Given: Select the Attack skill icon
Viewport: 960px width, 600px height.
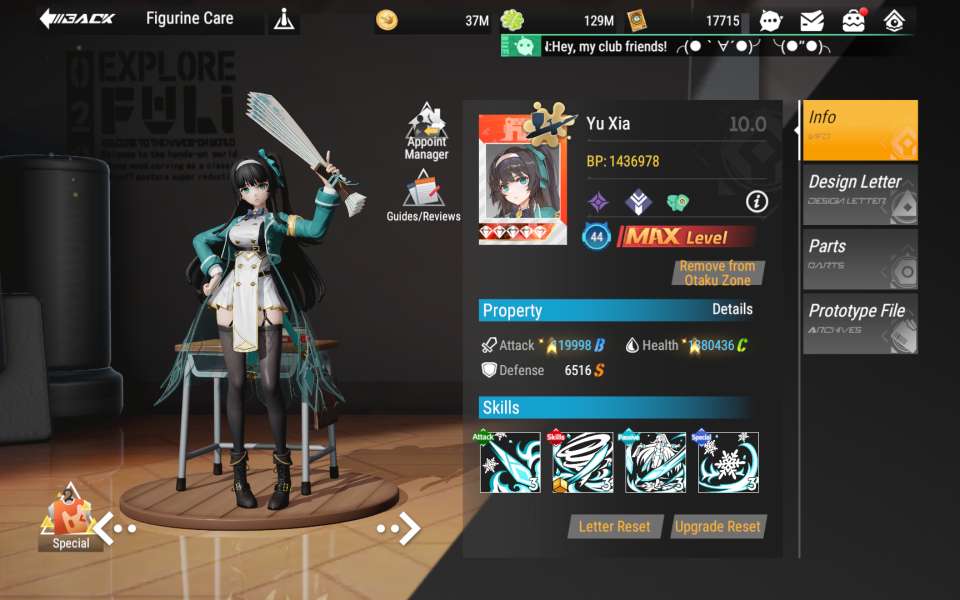Looking at the screenshot, I should coord(510,462).
